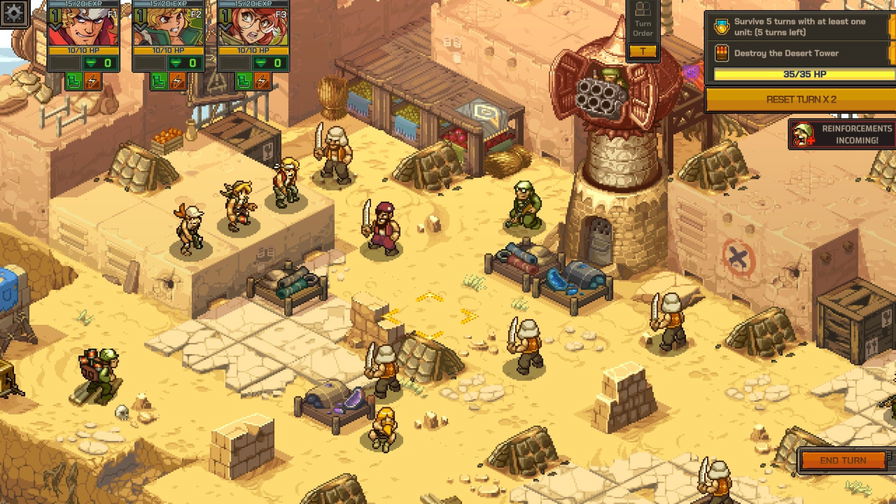Image resolution: width=896 pixels, height=504 pixels.
Task: Click the orange lightning icon under F2 portrait
Action: pyautogui.click(x=177, y=82)
